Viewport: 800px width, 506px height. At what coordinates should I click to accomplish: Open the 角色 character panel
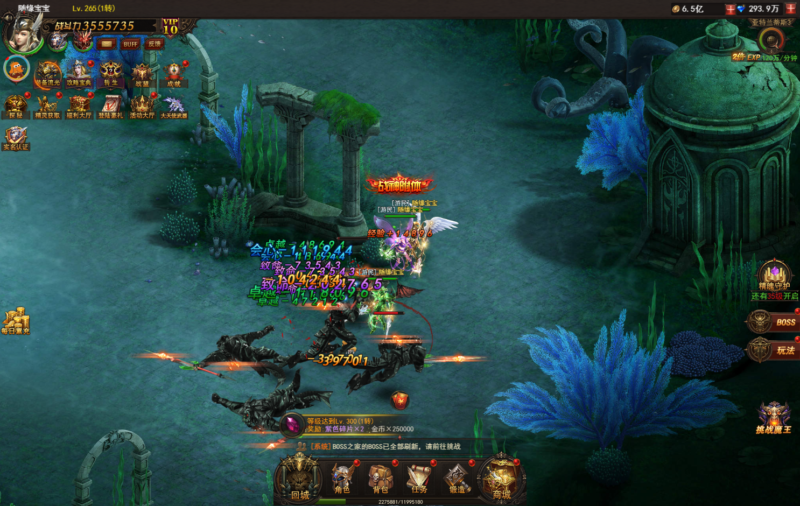(342, 478)
